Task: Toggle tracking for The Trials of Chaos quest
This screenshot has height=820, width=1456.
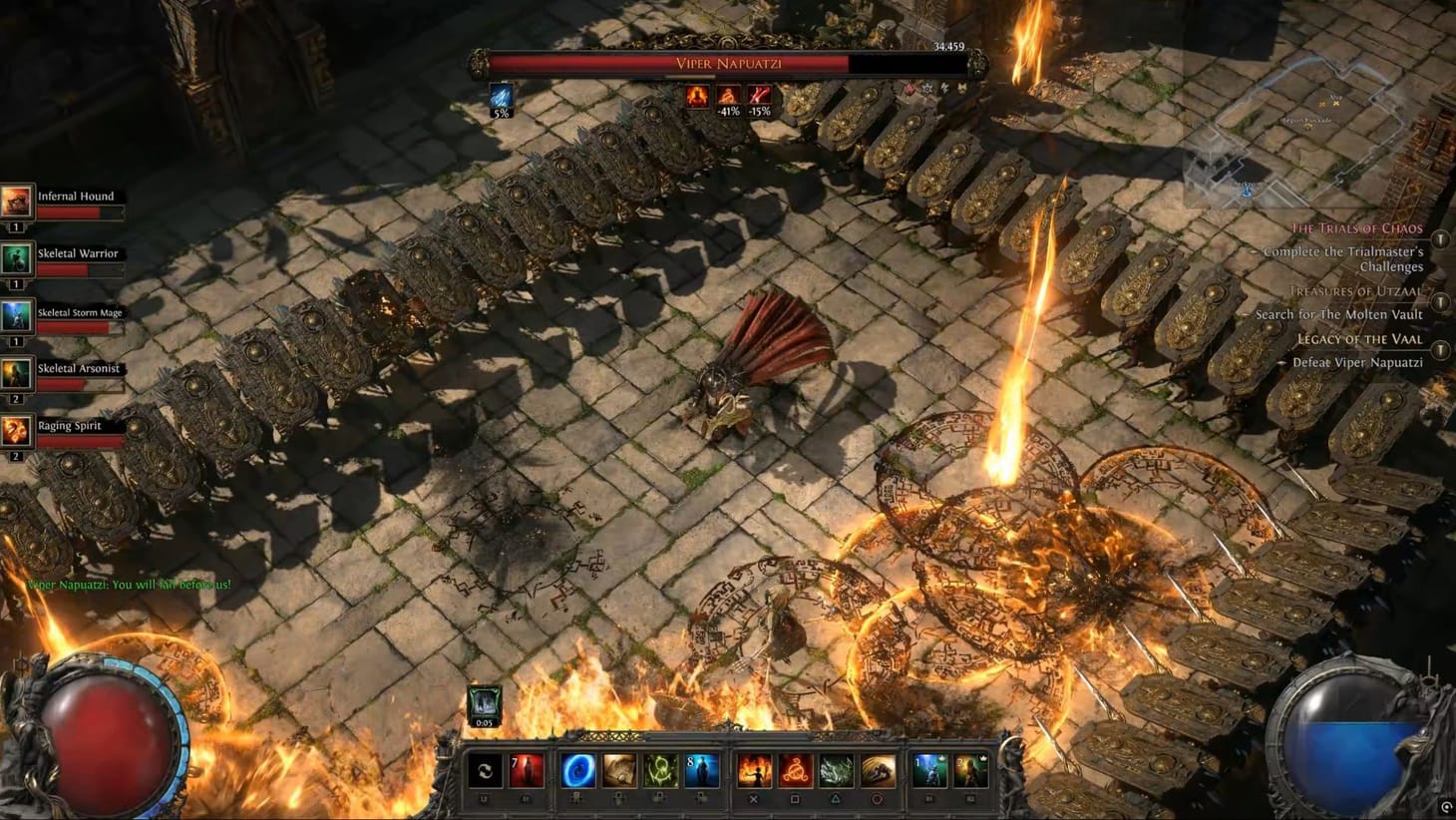Action: pos(1440,239)
